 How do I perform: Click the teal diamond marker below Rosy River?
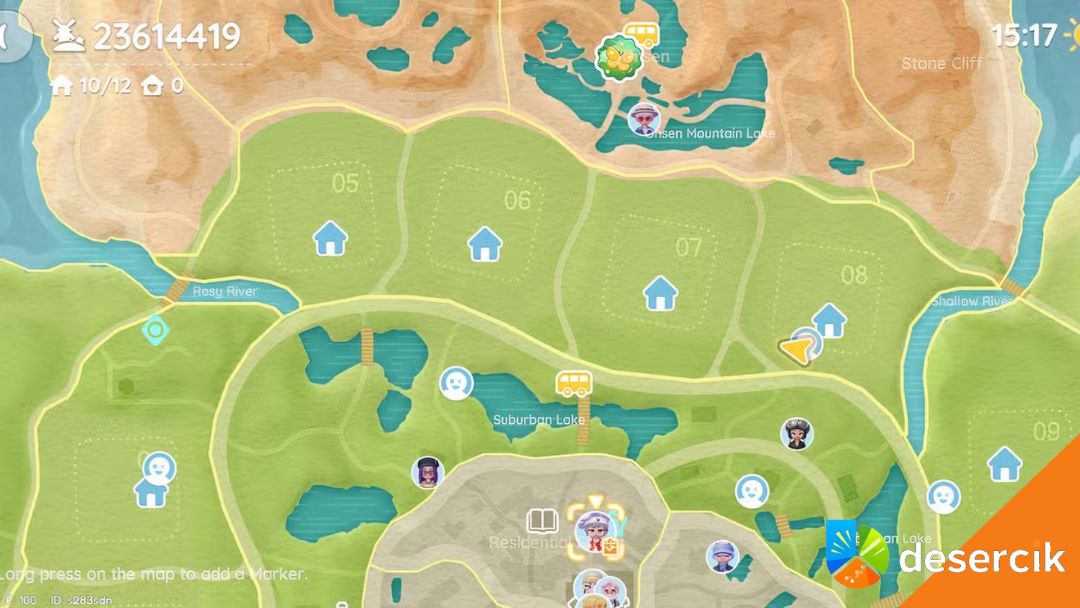pos(154,328)
